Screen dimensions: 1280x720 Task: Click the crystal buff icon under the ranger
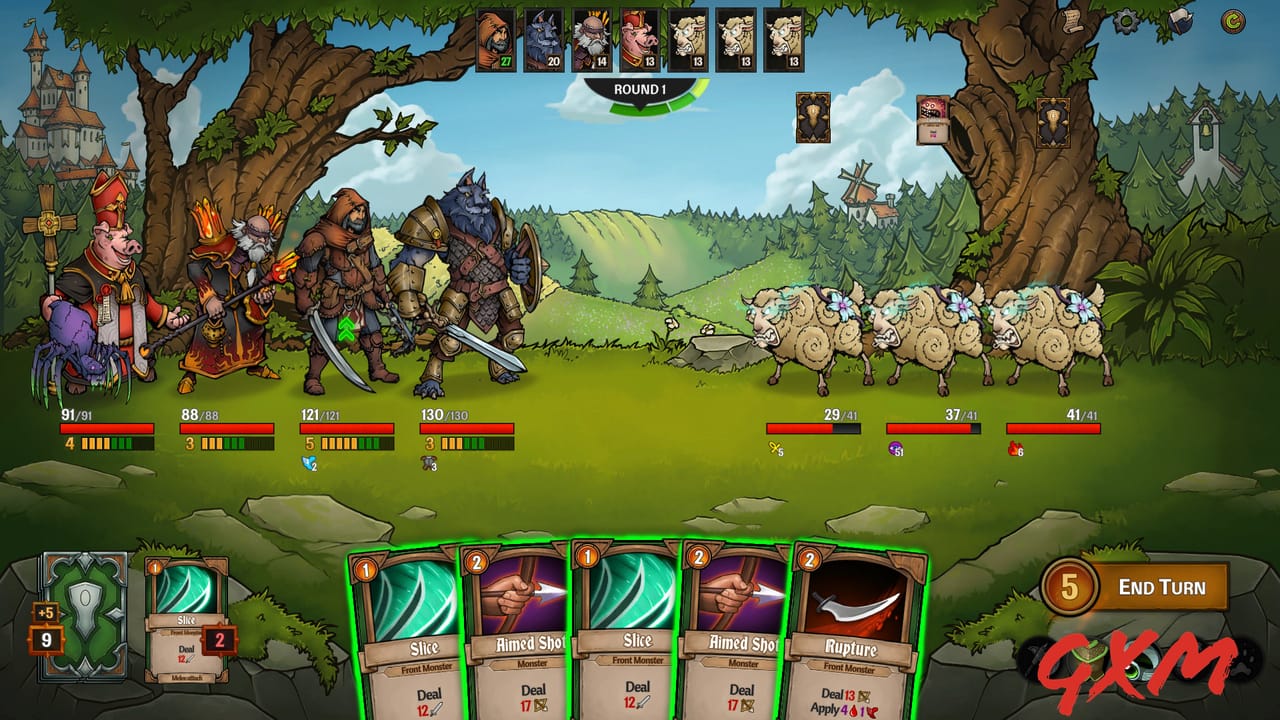coord(308,462)
